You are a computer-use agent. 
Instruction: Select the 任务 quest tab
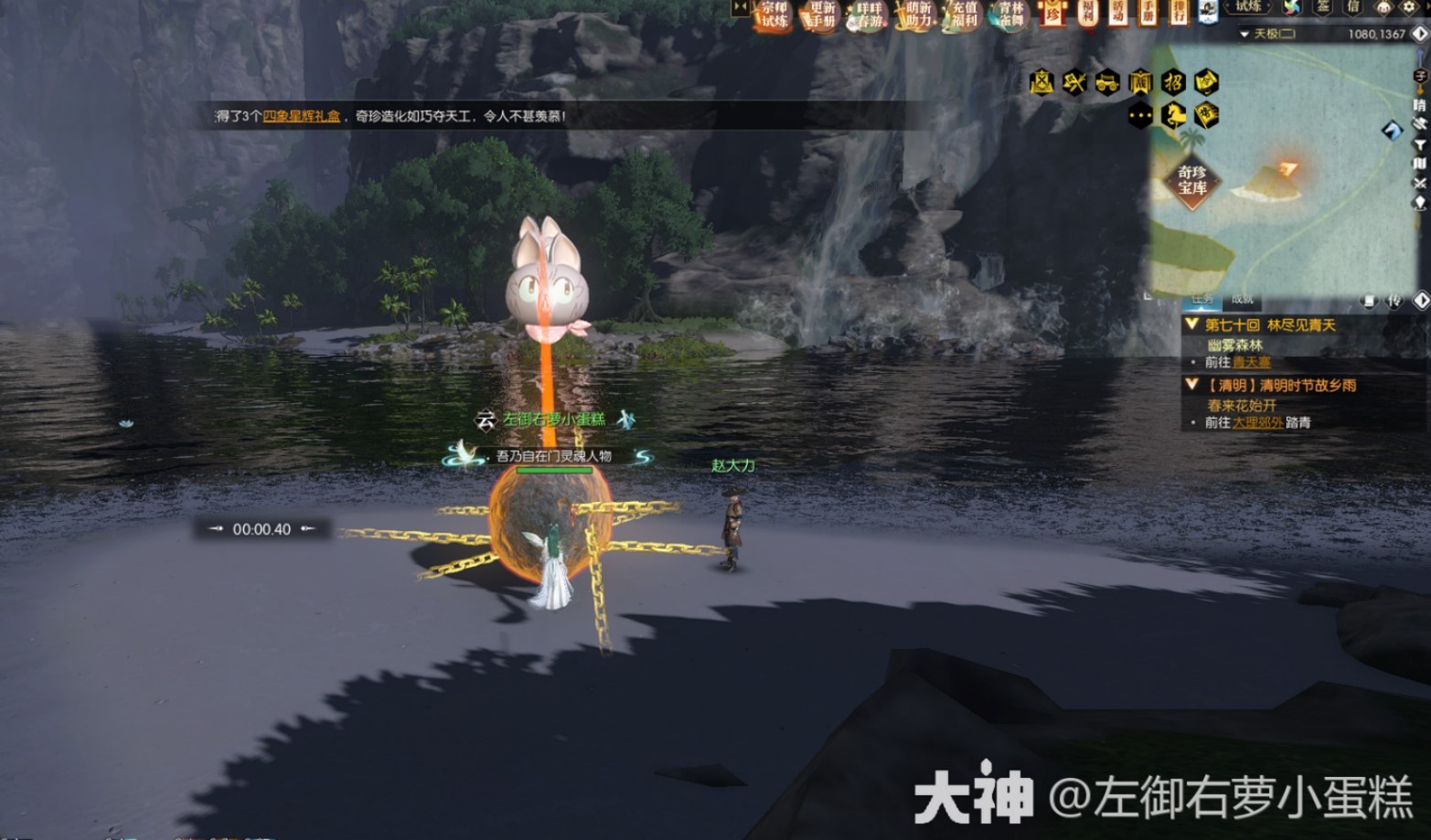(1204, 300)
